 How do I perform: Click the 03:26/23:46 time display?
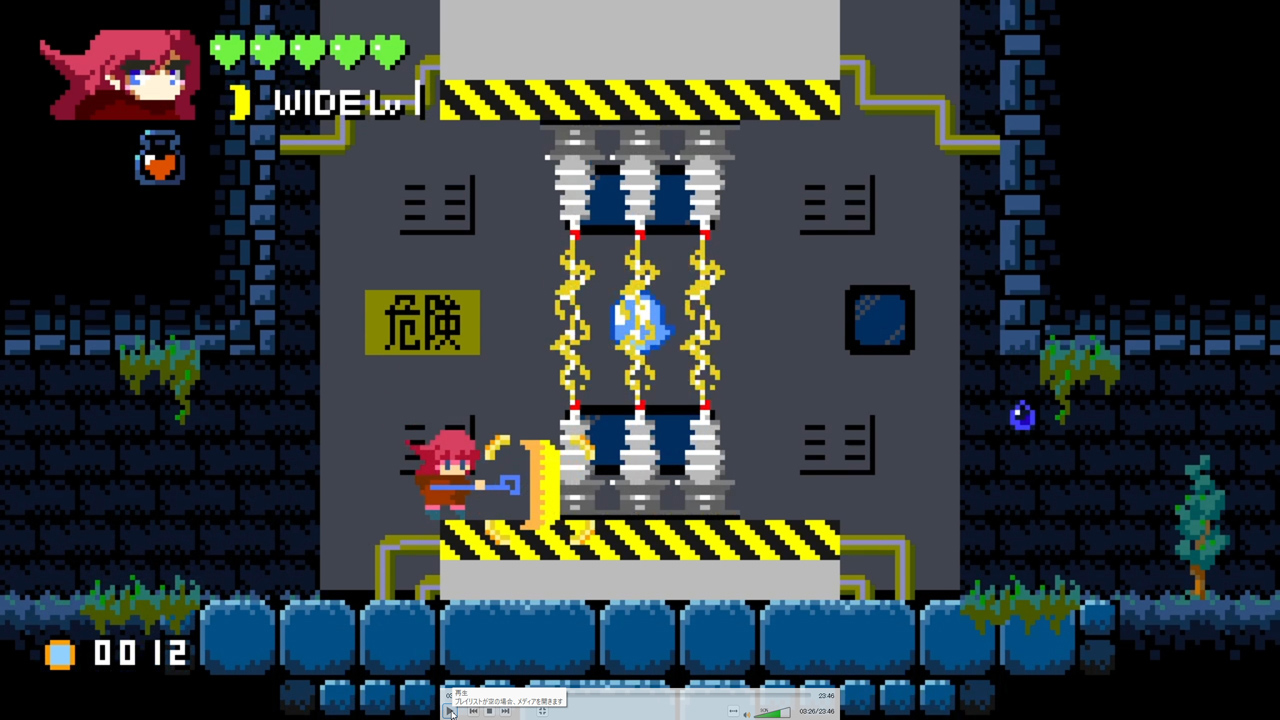[x=815, y=712]
